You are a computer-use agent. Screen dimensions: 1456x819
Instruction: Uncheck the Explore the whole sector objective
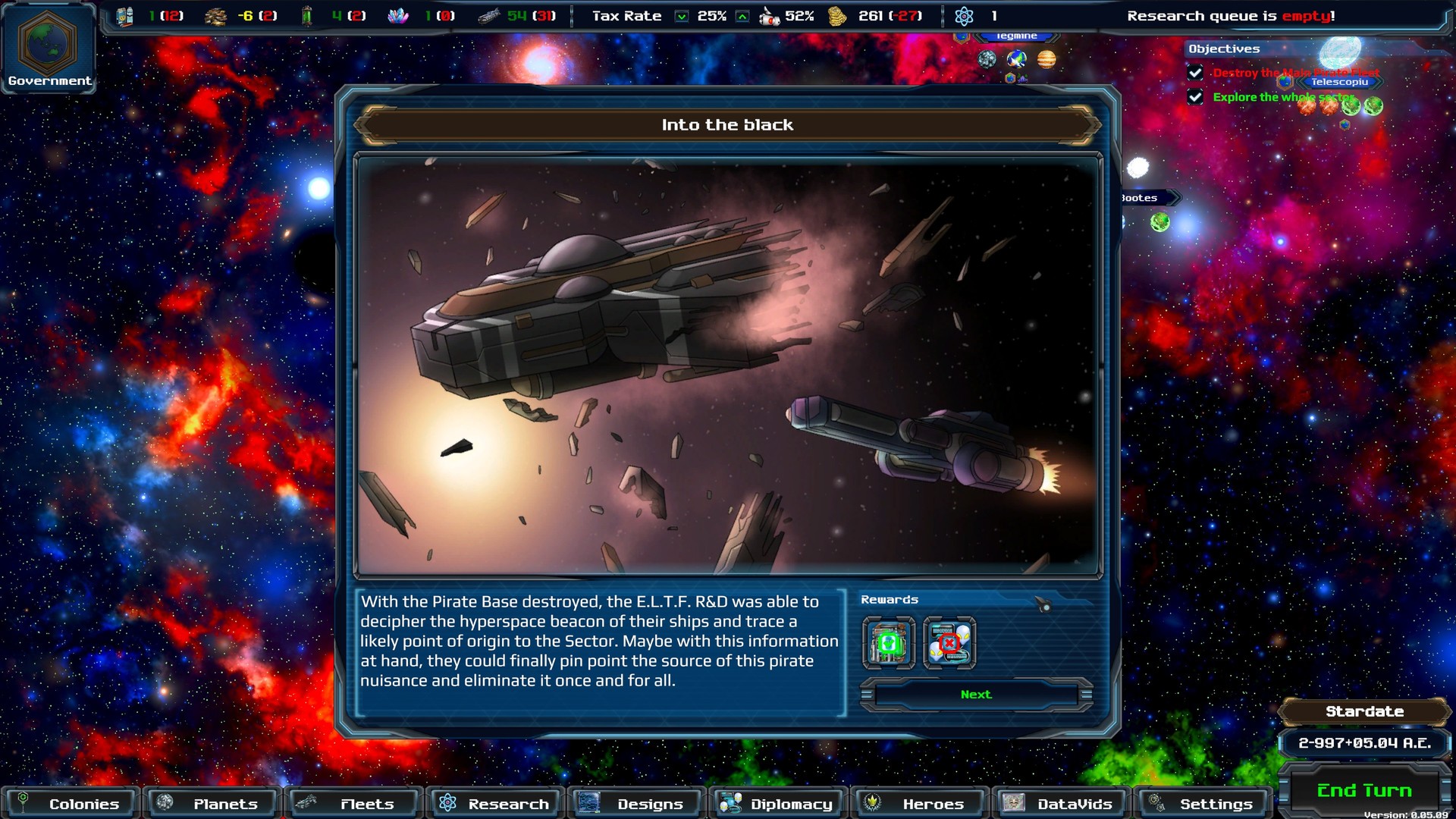[1195, 97]
